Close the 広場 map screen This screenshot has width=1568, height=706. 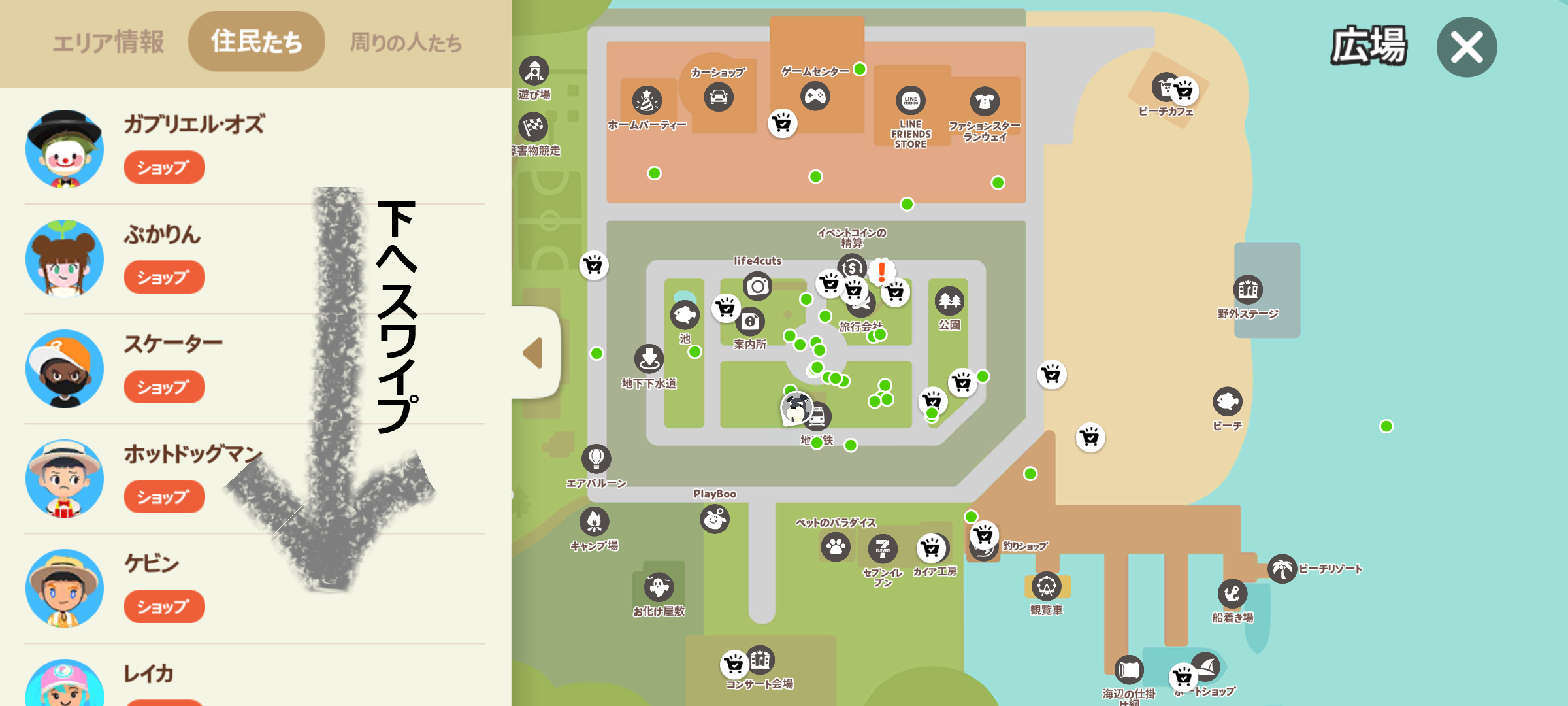click(x=1466, y=47)
